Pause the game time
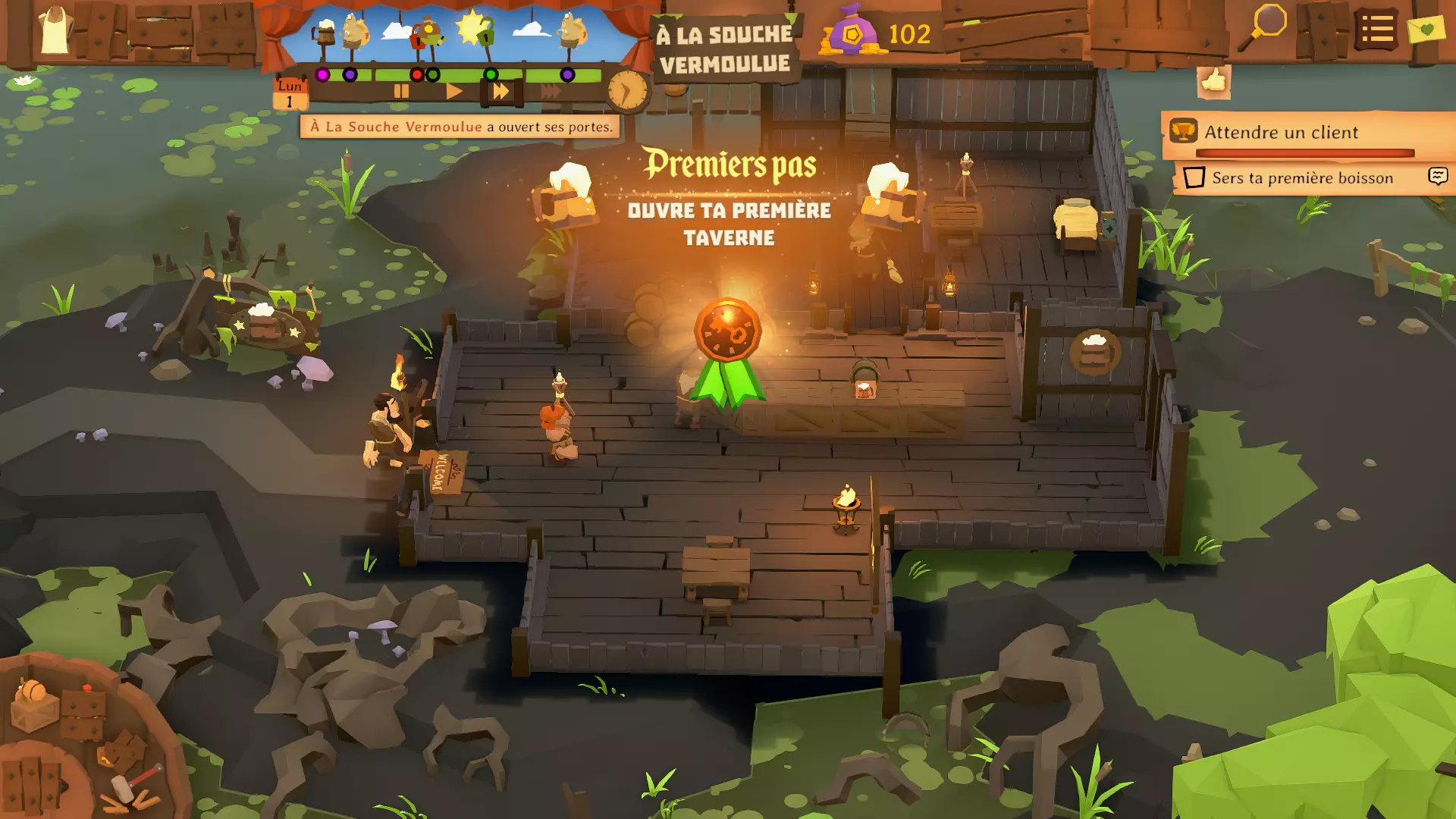The height and width of the screenshot is (819, 1456). click(x=401, y=92)
